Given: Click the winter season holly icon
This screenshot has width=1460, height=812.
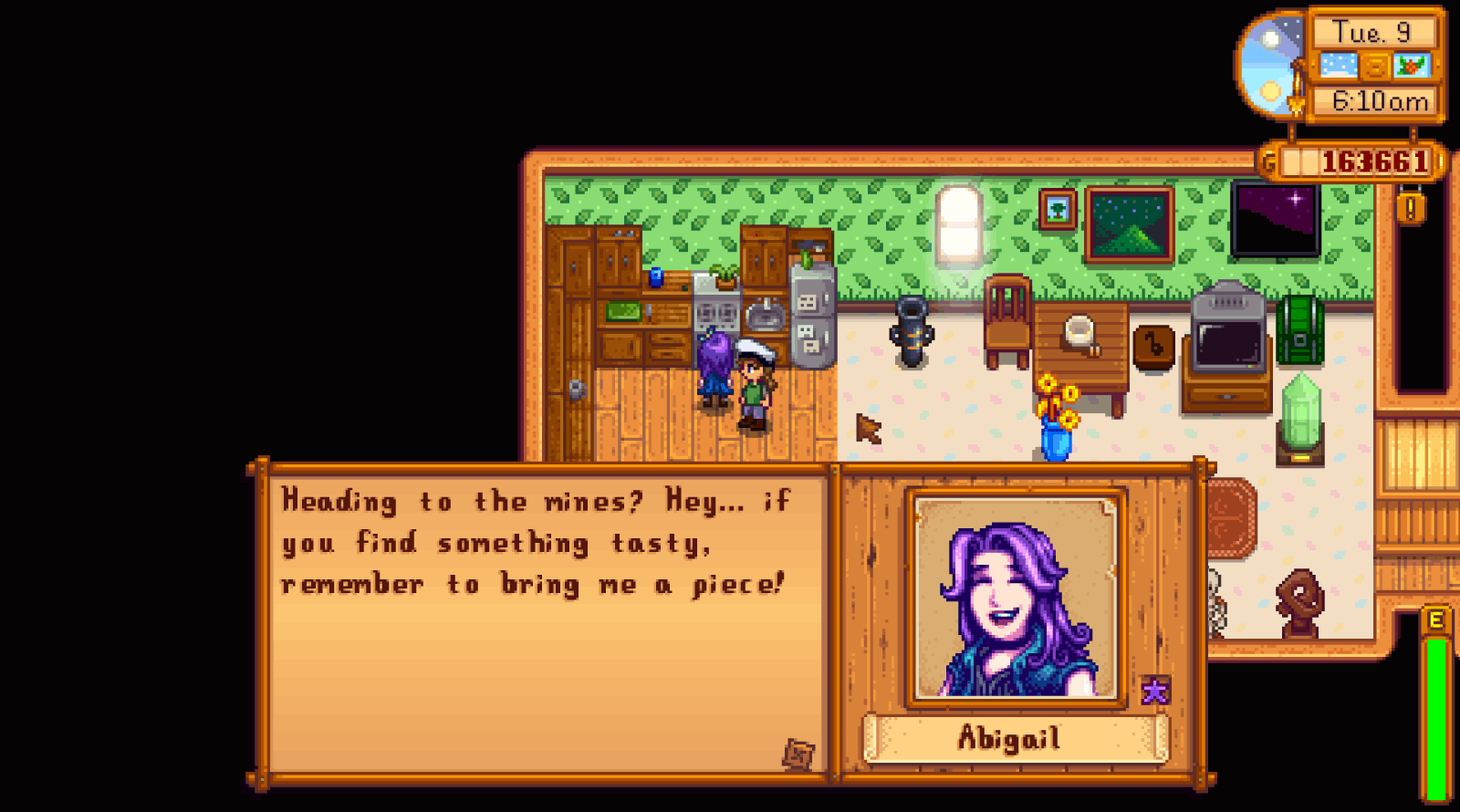Looking at the screenshot, I should coord(1412,66).
